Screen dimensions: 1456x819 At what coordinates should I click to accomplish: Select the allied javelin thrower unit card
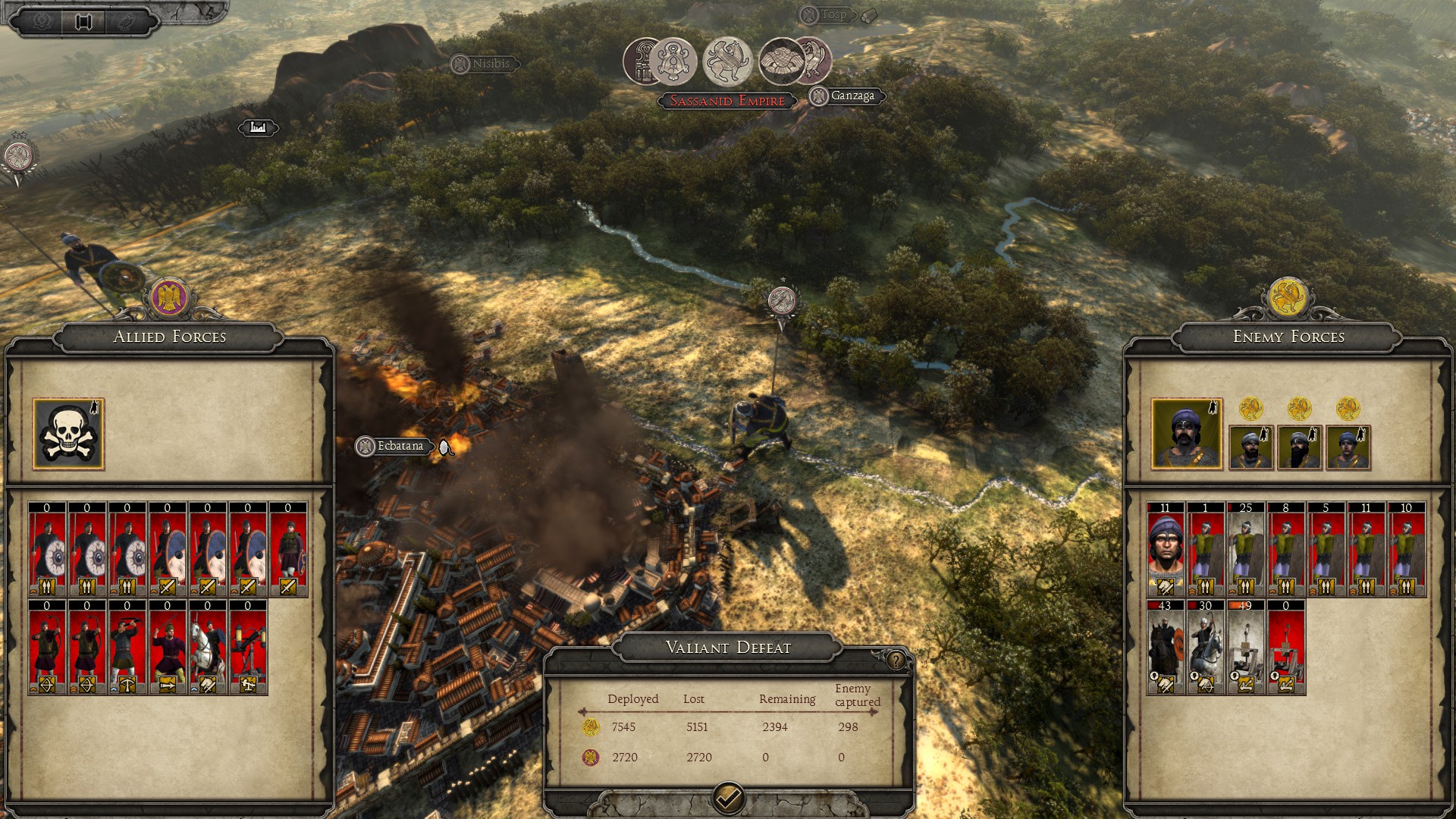[167, 647]
